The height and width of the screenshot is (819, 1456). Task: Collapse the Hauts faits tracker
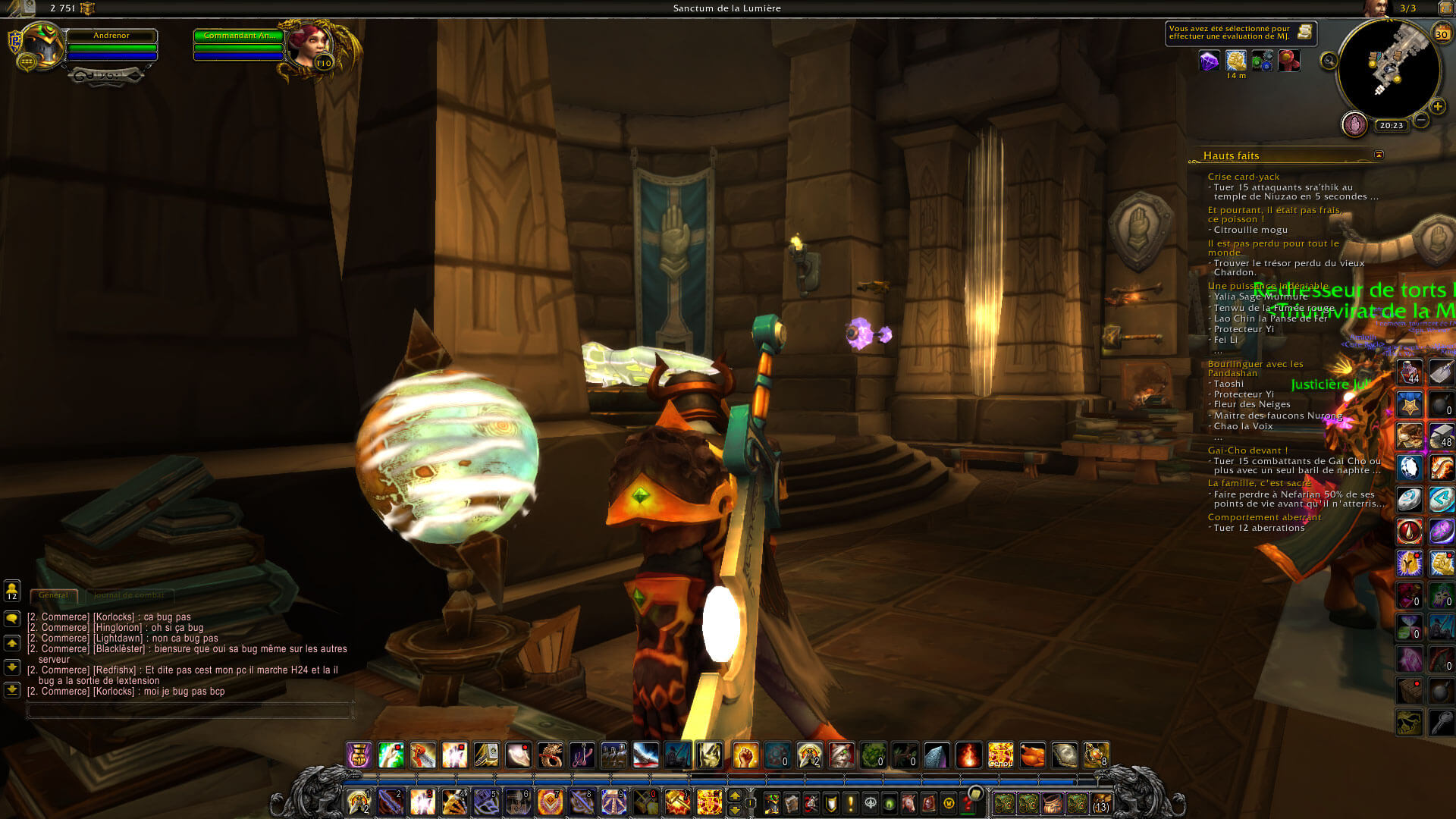click(x=1379, y=155)
